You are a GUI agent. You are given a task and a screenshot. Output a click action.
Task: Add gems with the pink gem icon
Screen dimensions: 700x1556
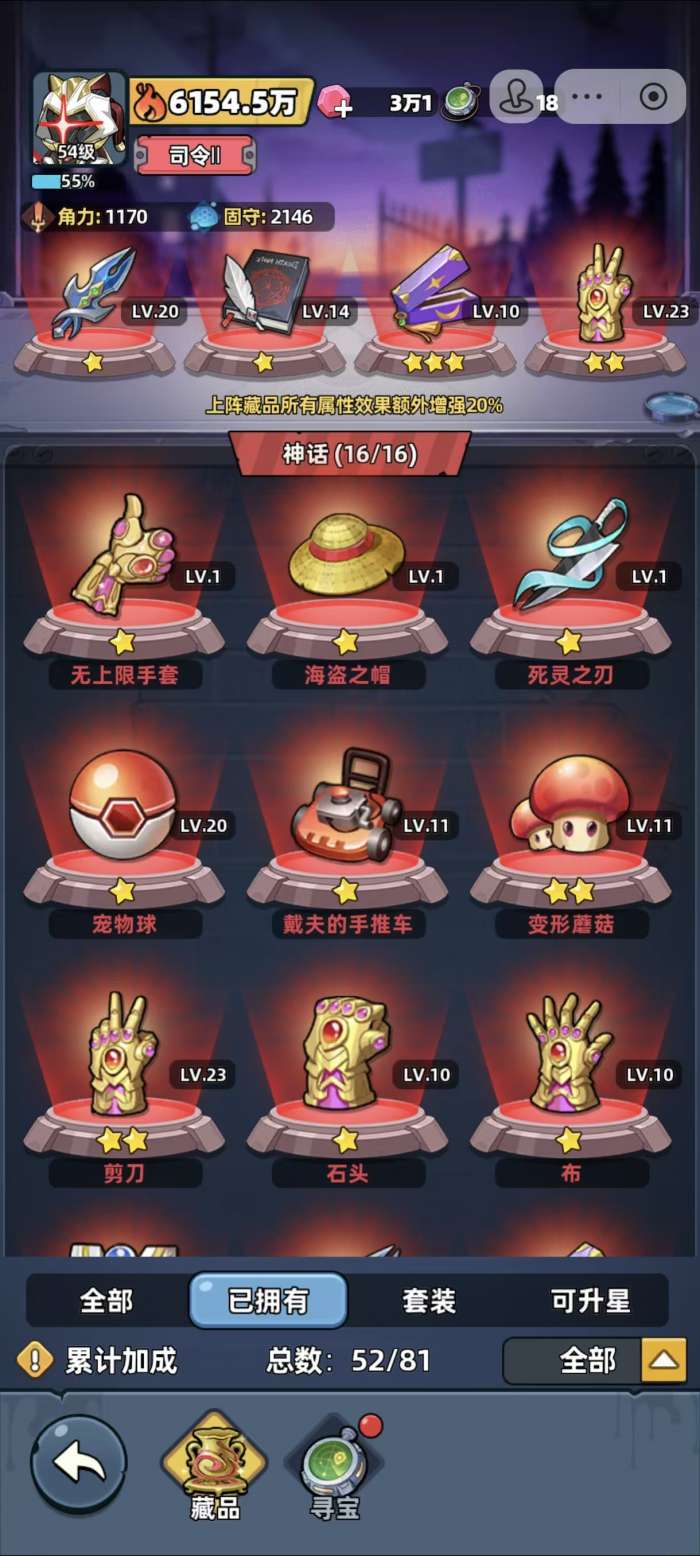[x=336, y=102]
